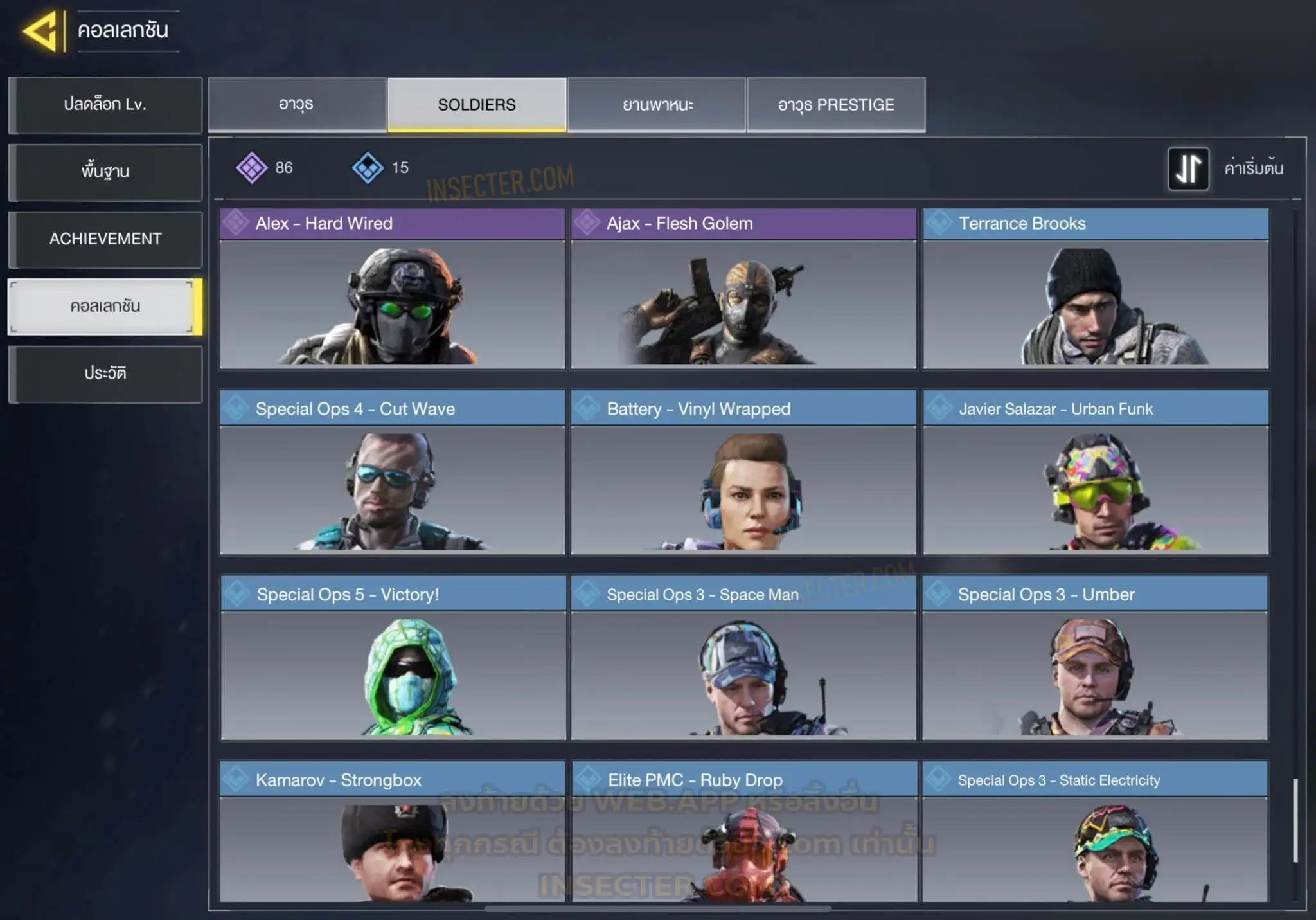The image size is (1316, 920).
Task: Select Special Ops 4 - Cut Wave
Action: coord(392,473)
